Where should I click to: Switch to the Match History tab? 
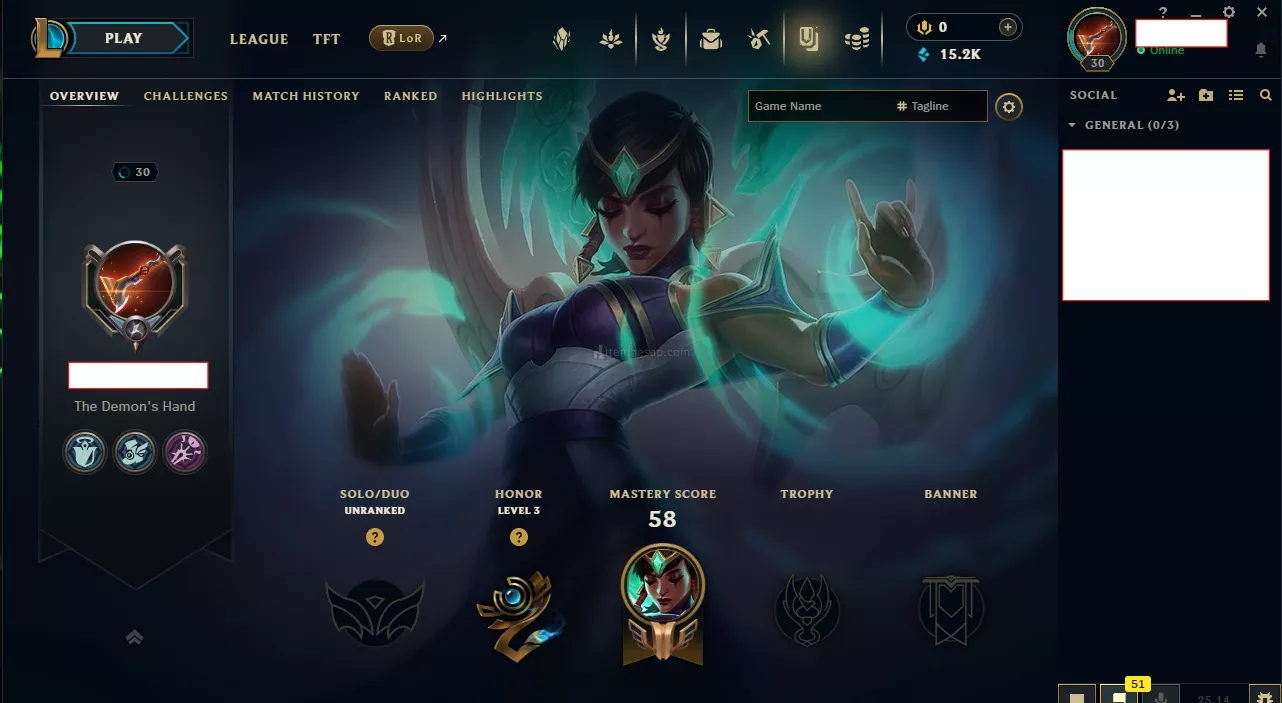(x=306, y=96)
